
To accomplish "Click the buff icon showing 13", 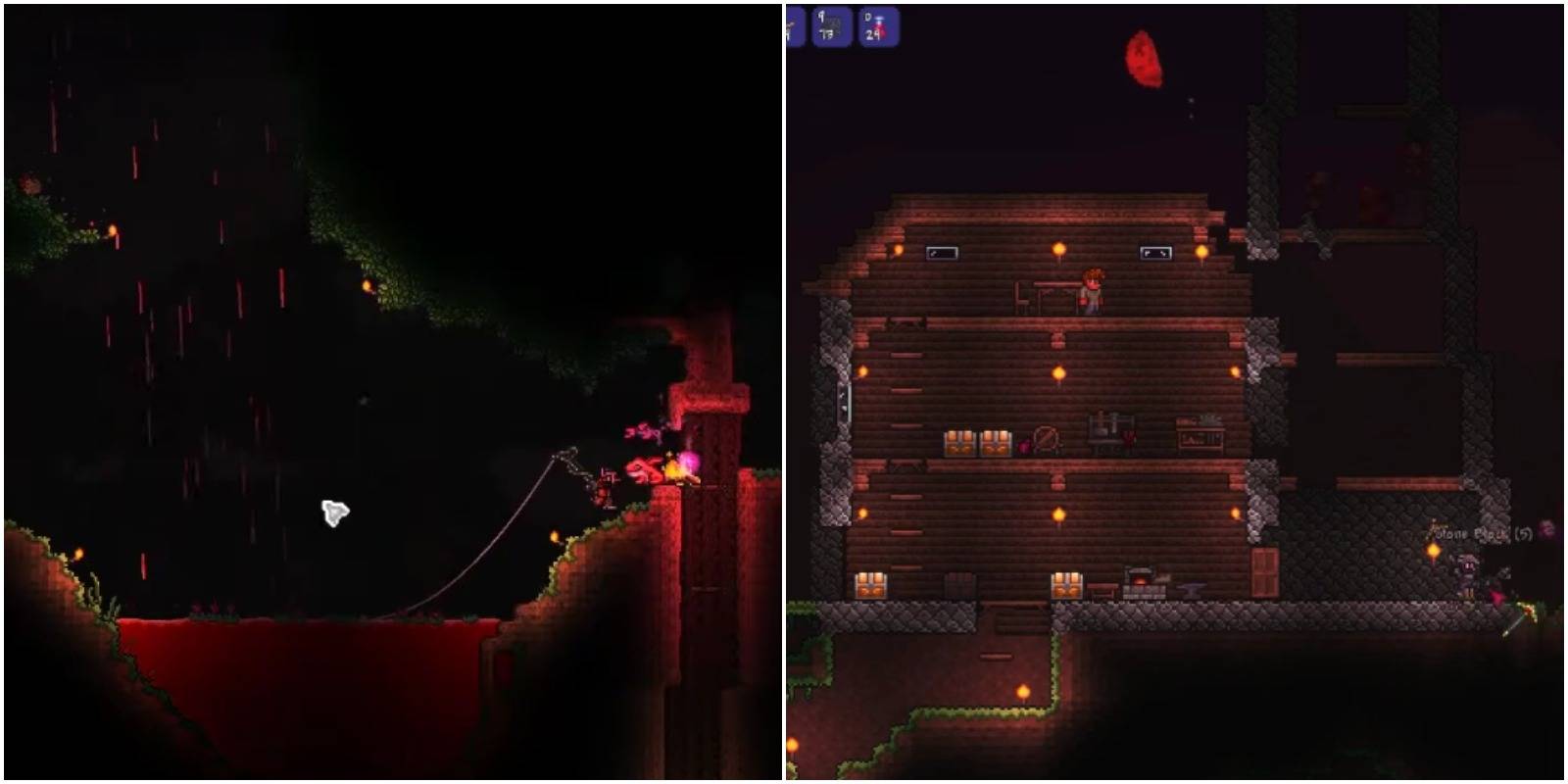I will [828, 24].
